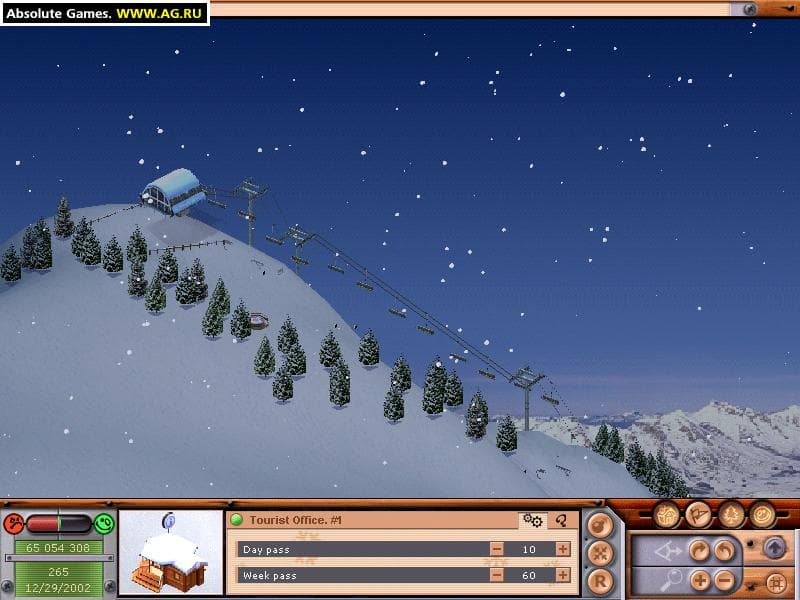The height and width of the screenshot is (600, 800).
Task: Rotate the camera clockwise
Action: pyautogui.click(x=700, y=550)
